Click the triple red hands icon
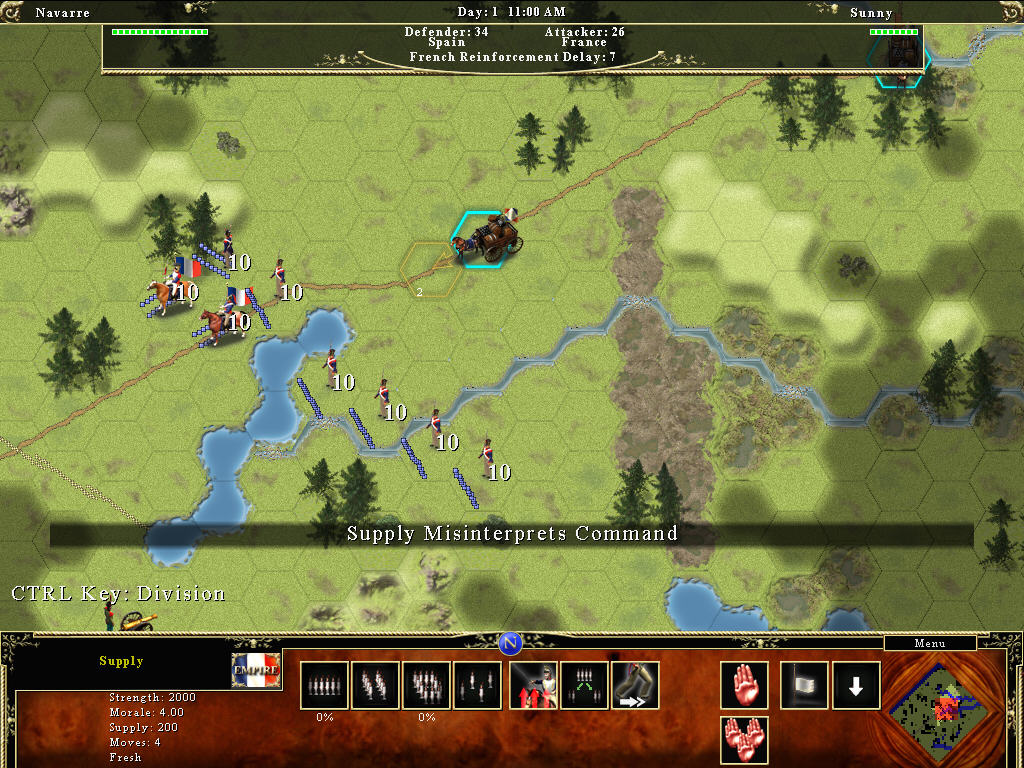1024x768 pixels. click(744, 740)
